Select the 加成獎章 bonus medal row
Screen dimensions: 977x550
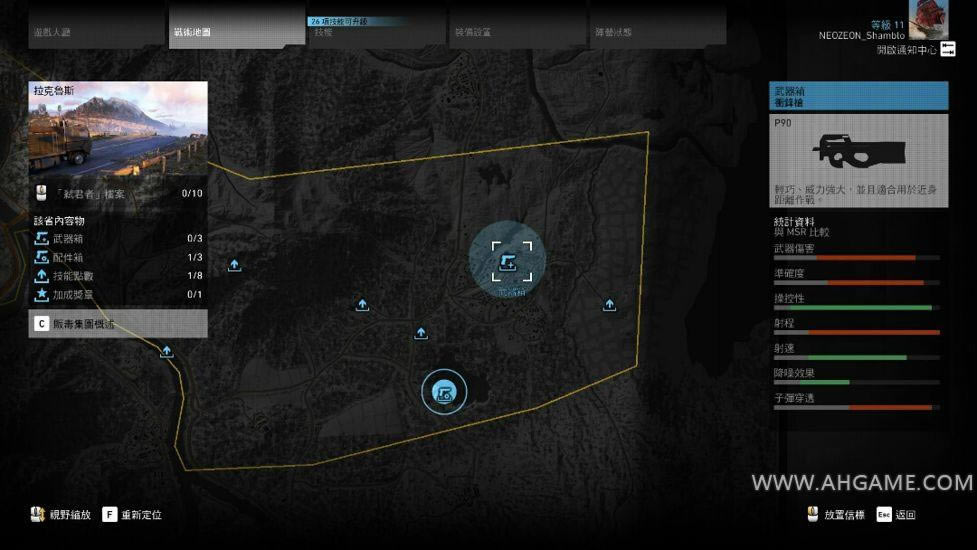click(118, 295)
